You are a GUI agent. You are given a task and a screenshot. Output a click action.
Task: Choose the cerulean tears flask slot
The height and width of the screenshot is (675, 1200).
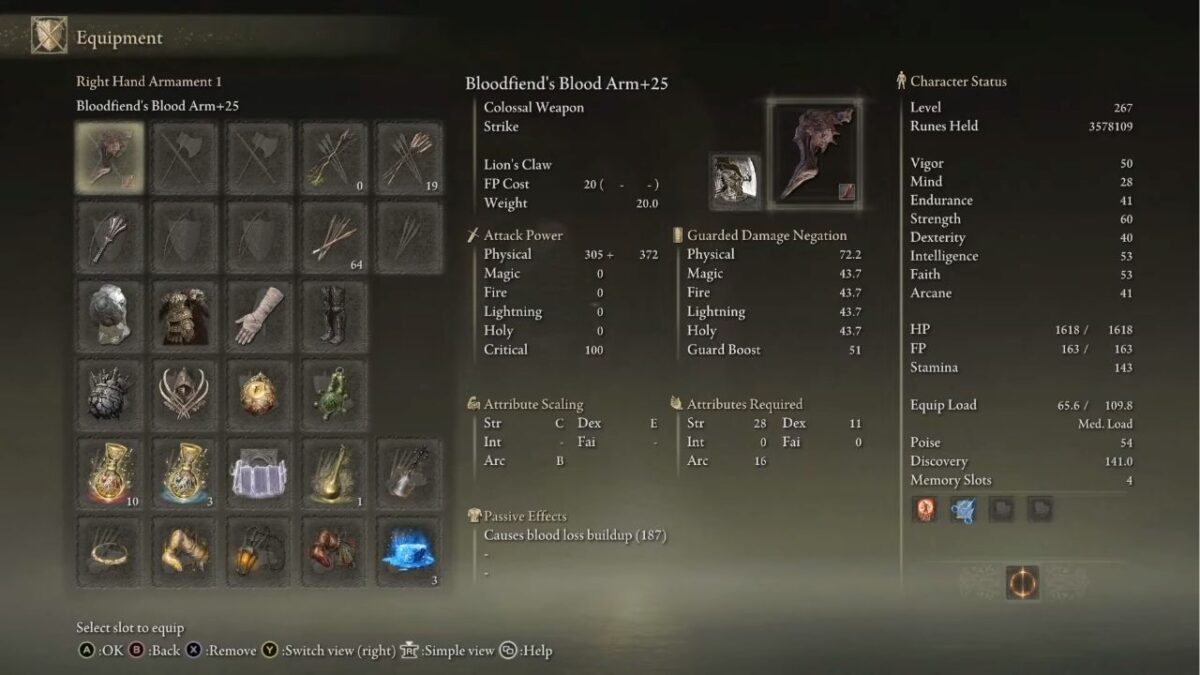[x=185, y=472]
